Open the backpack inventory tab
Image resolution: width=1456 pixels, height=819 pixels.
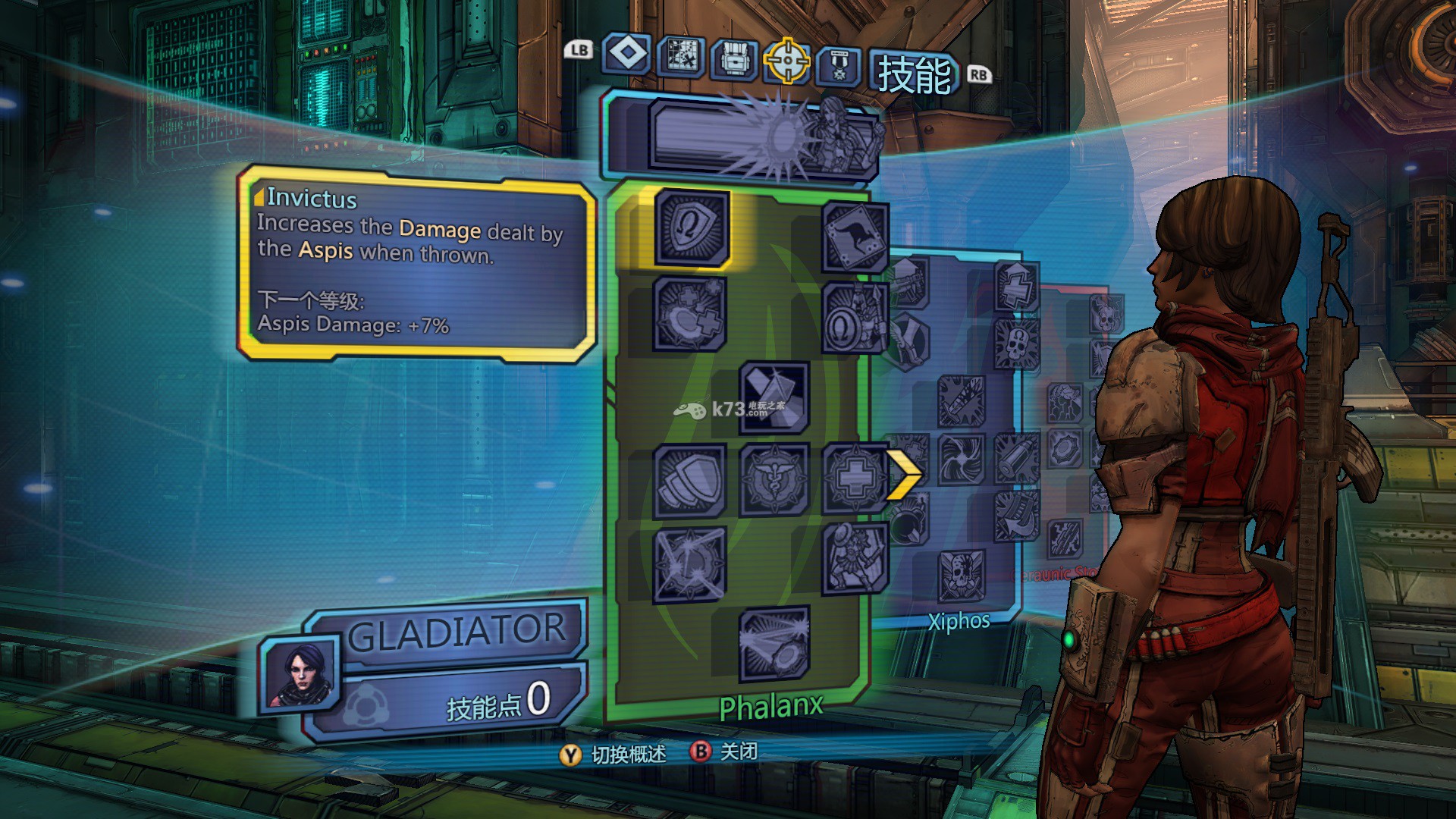pyautogui.click(x=733, y=58)
